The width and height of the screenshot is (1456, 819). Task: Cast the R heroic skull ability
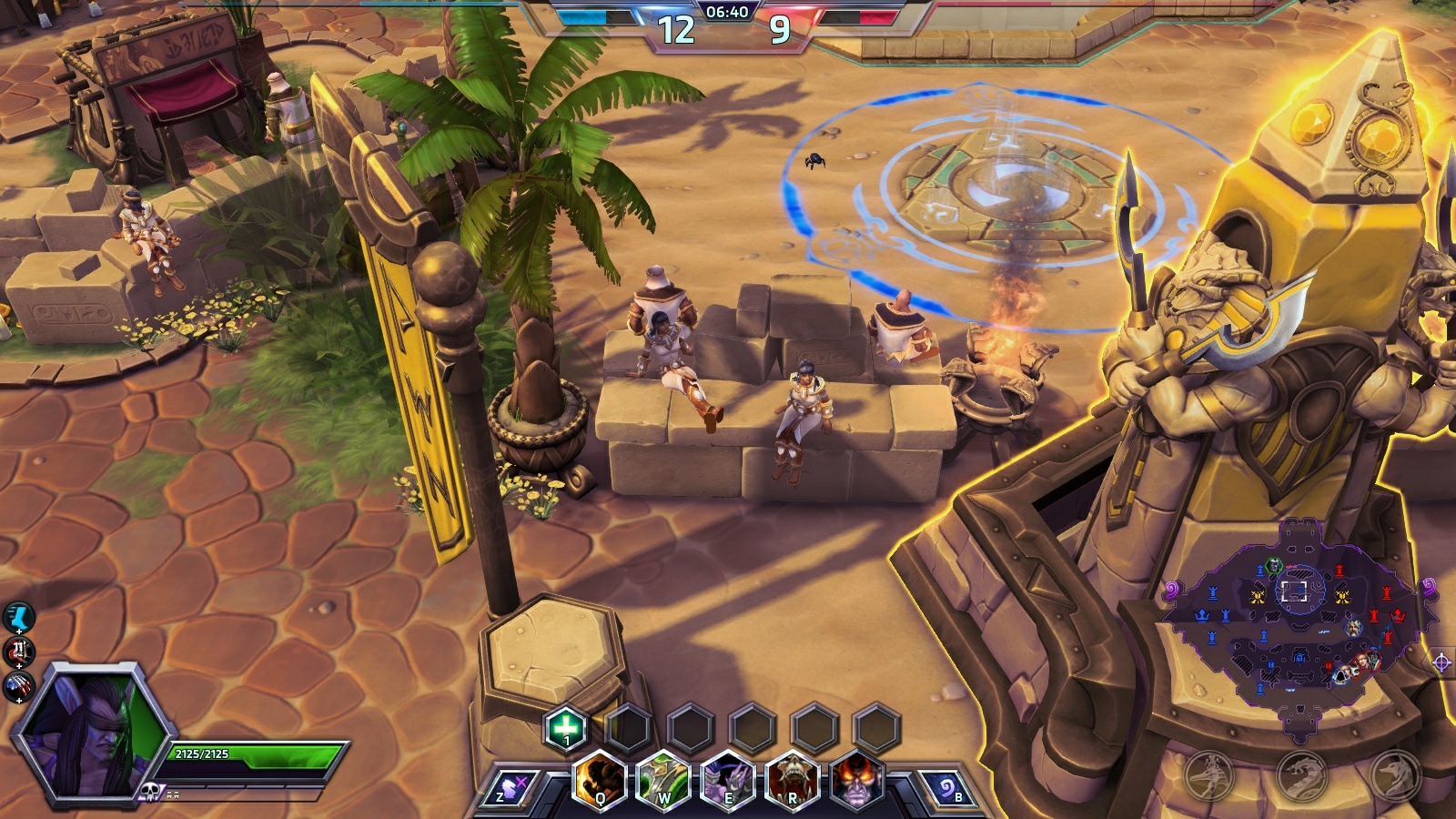coord(792,782)
